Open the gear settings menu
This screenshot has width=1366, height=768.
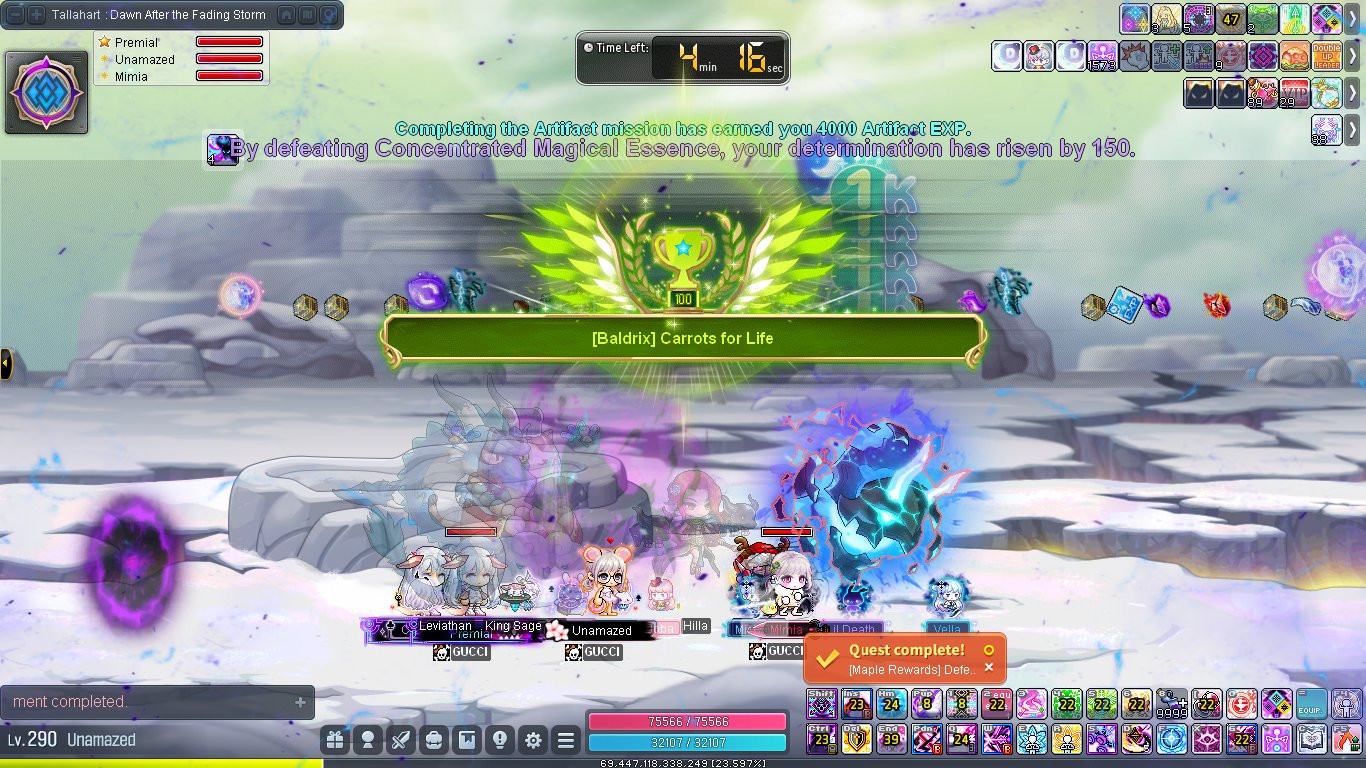click(533, 740)
